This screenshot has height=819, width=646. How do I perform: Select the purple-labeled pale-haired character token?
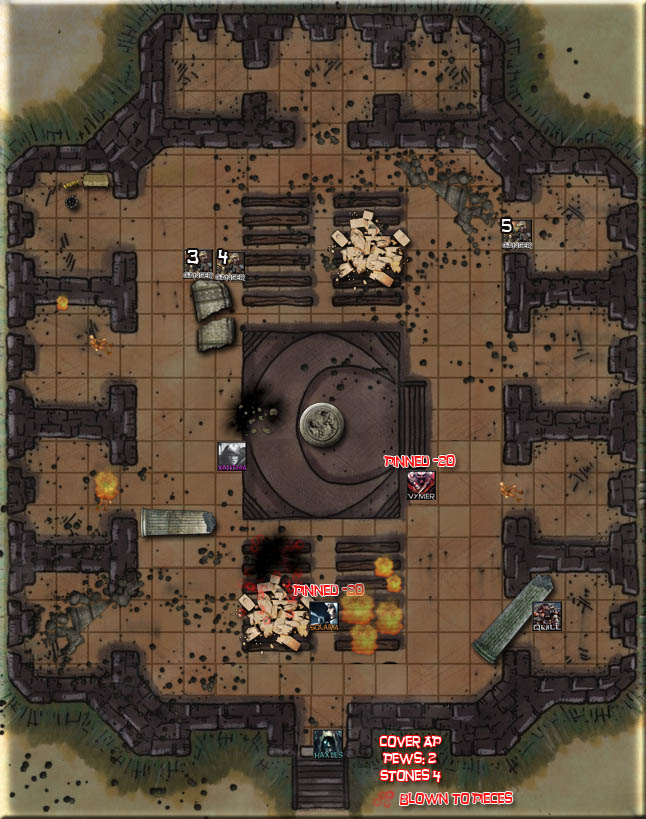232,455
